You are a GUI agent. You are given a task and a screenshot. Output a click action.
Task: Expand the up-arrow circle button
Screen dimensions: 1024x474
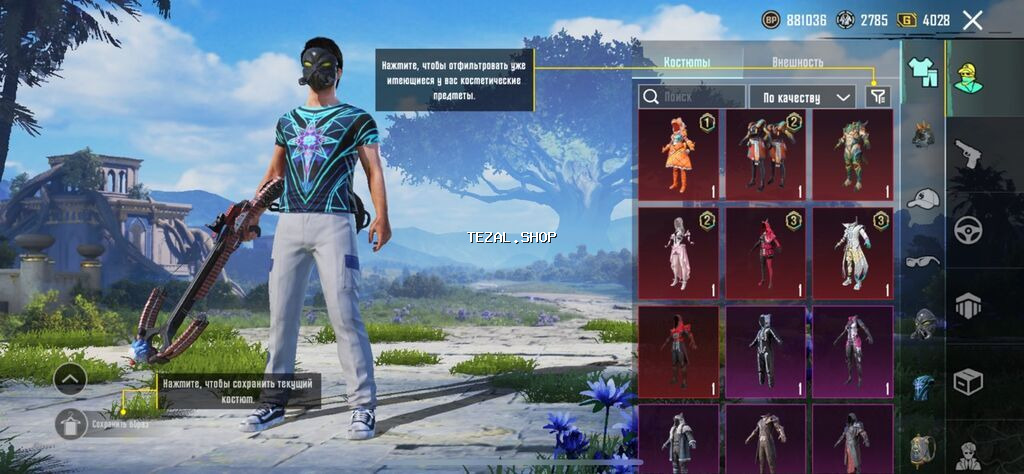70,378
